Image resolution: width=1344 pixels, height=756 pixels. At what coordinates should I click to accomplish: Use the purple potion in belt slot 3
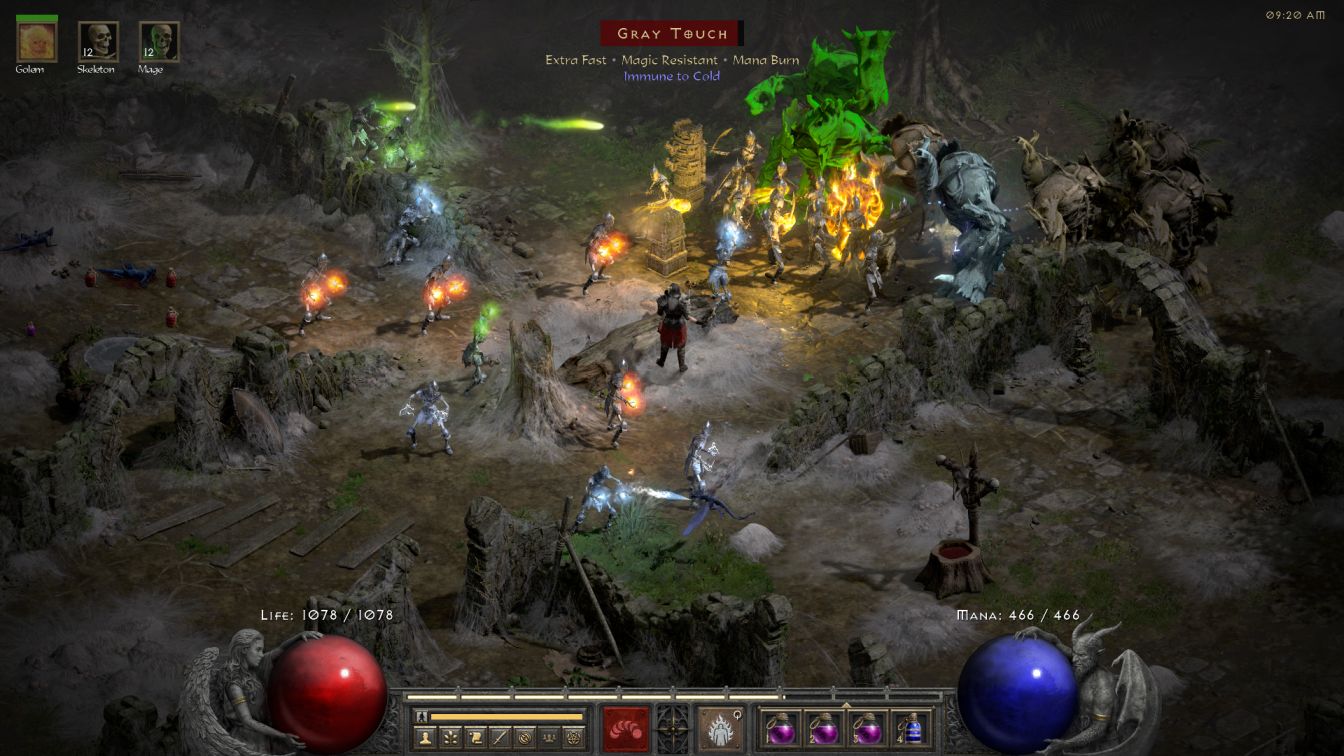pos(867,728)
